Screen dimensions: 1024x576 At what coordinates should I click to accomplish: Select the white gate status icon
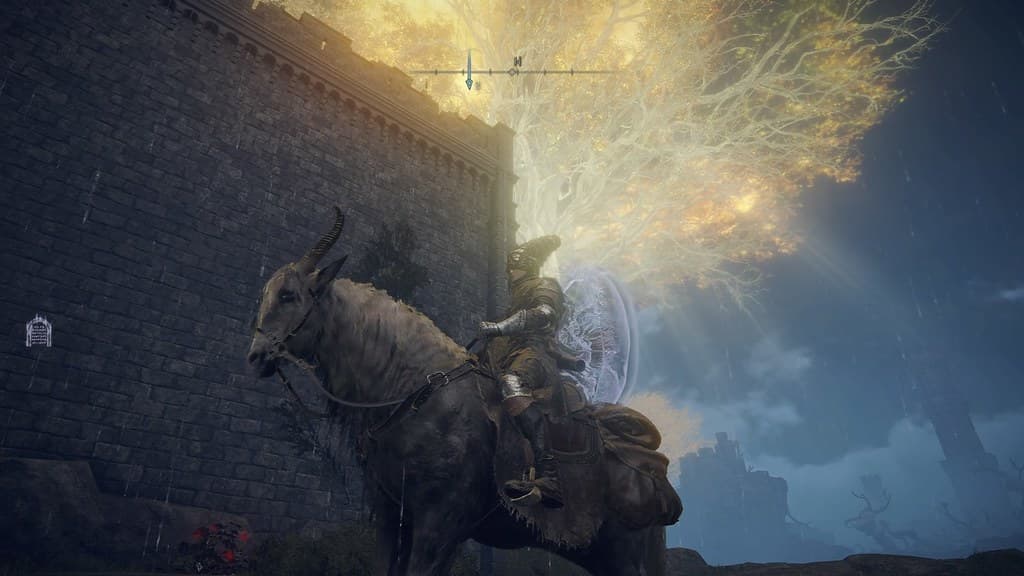pos(39,331)
